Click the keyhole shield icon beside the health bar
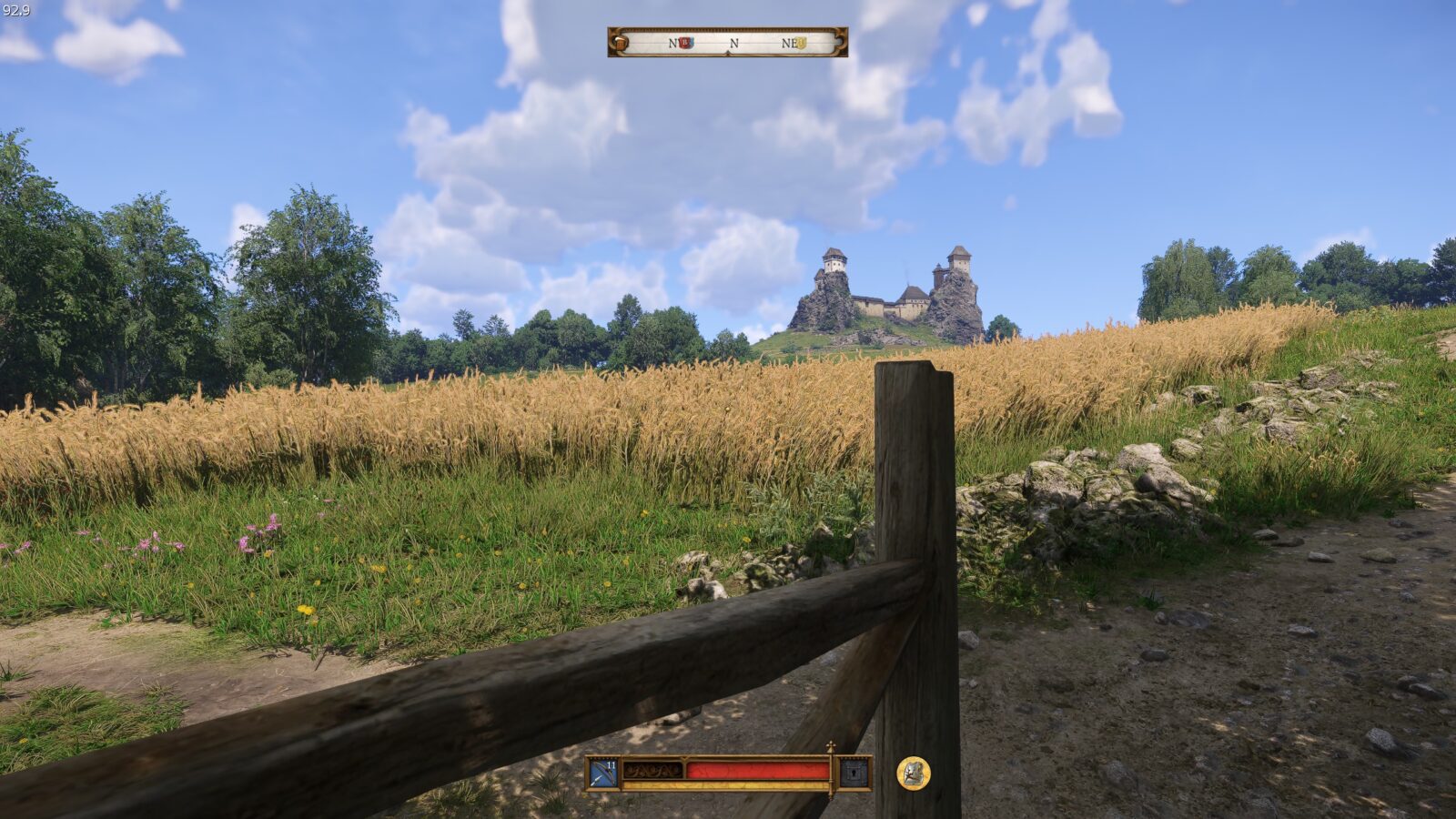1456x819 pixels. pos(854,773)
